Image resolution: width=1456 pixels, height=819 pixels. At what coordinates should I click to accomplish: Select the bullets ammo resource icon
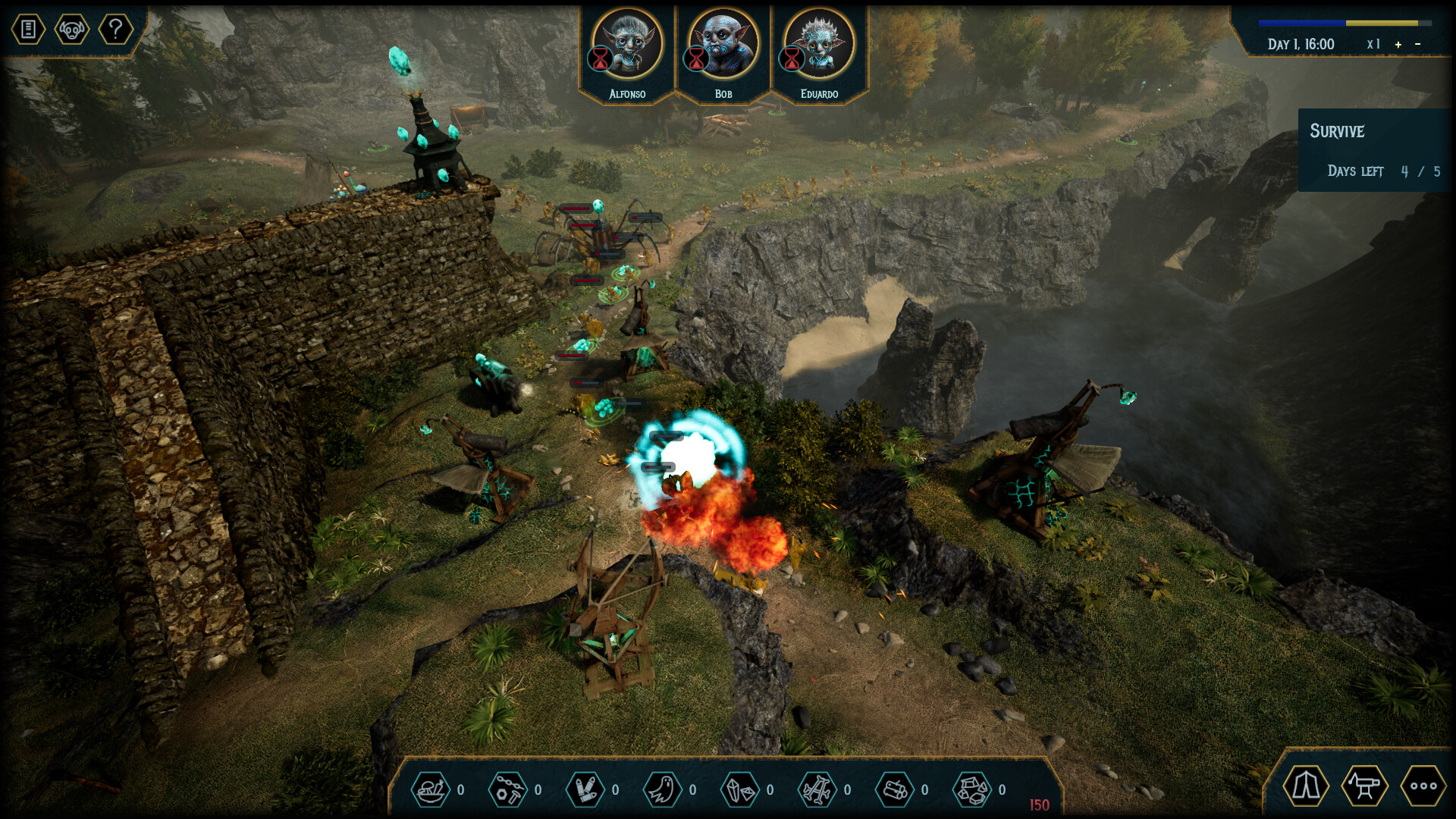point(587,789)
